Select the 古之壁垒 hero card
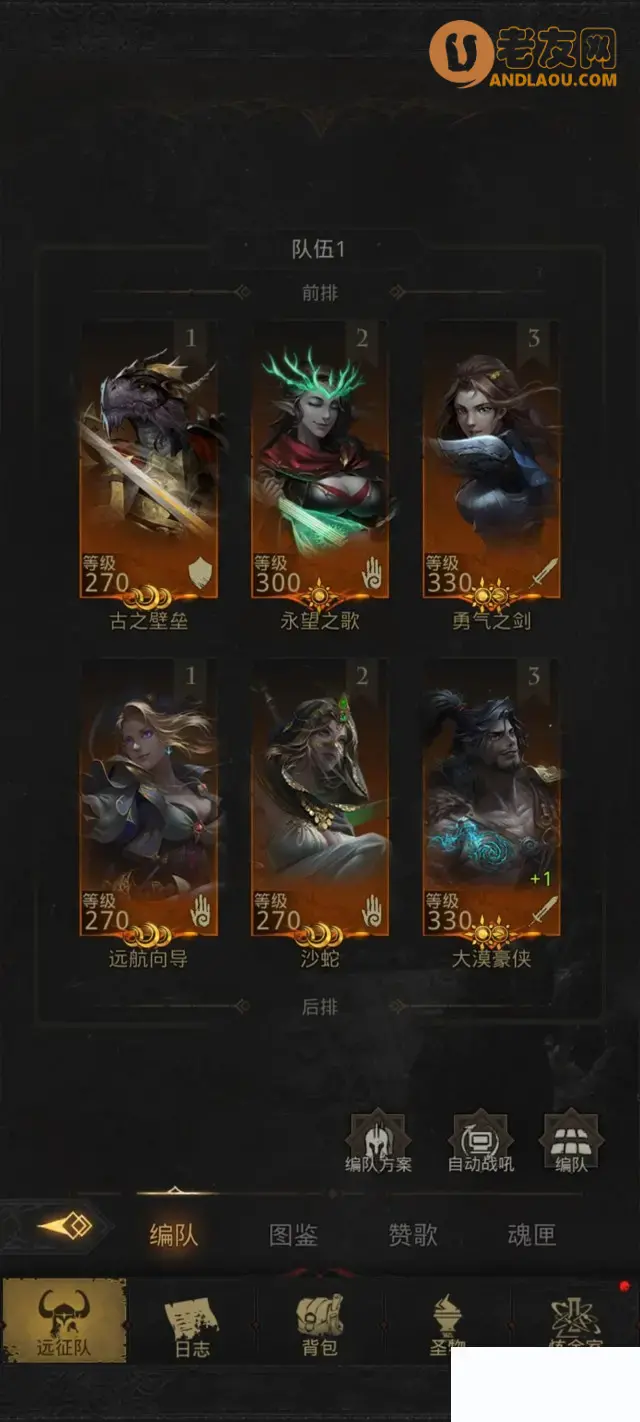The image size is (640, 1422). click(x=149, y=460)
